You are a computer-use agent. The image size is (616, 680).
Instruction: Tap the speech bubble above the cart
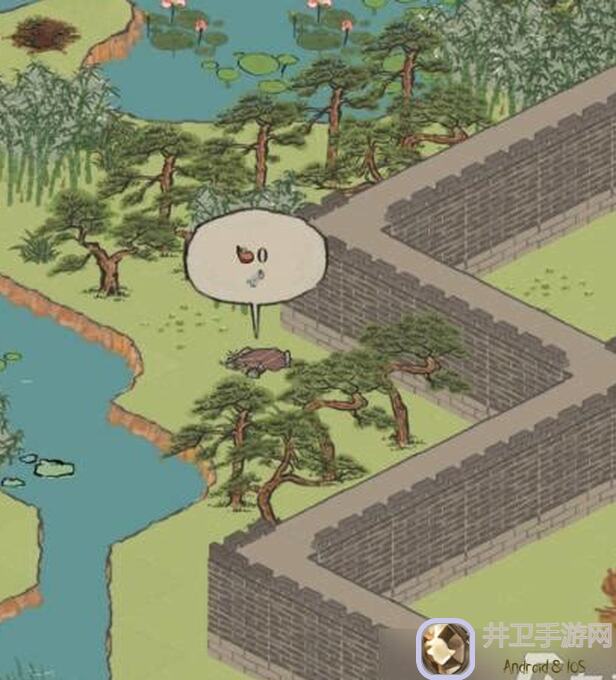pos(257,263)
